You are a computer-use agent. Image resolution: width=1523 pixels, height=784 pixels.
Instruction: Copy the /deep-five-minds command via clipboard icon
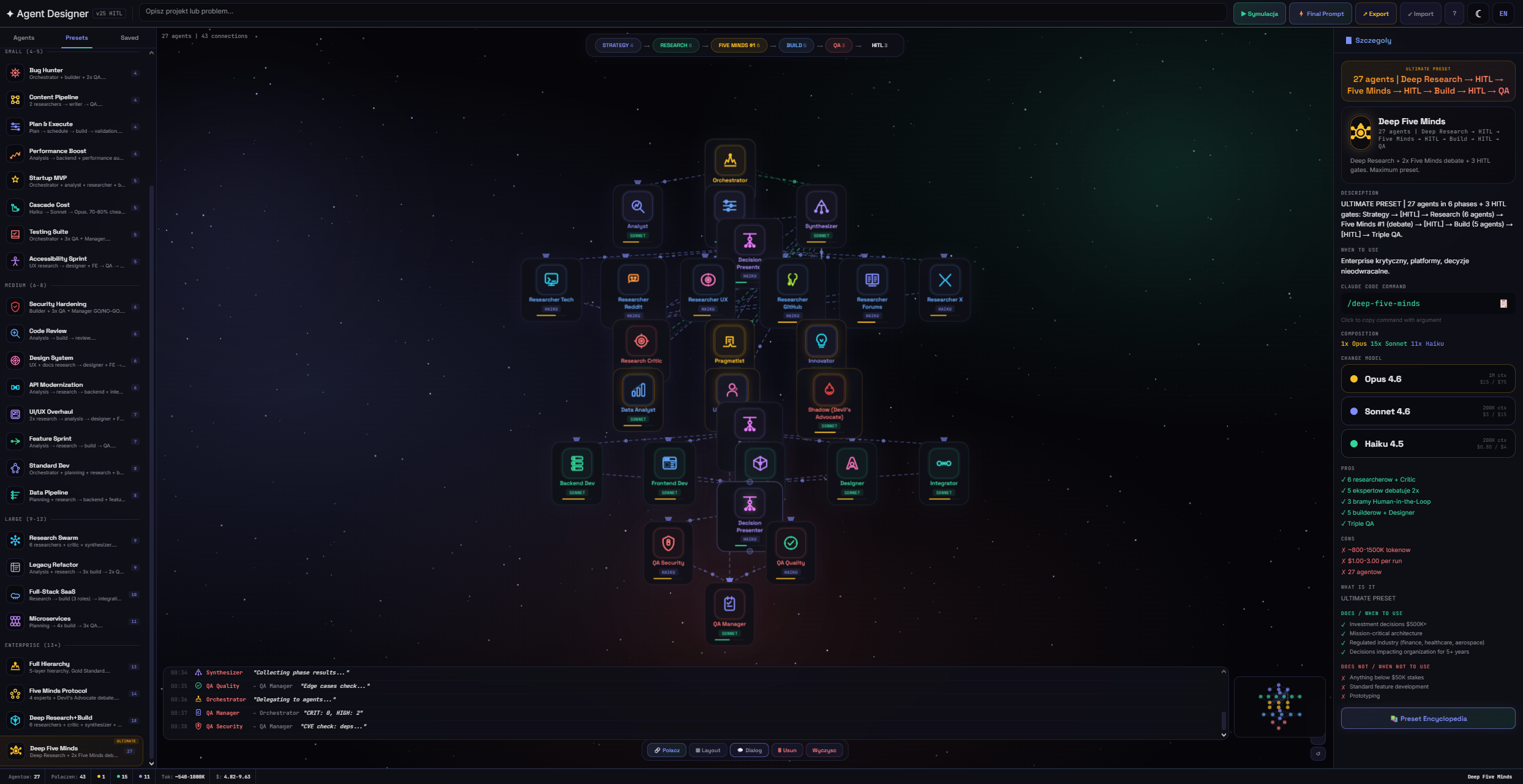pos(1504,303)
